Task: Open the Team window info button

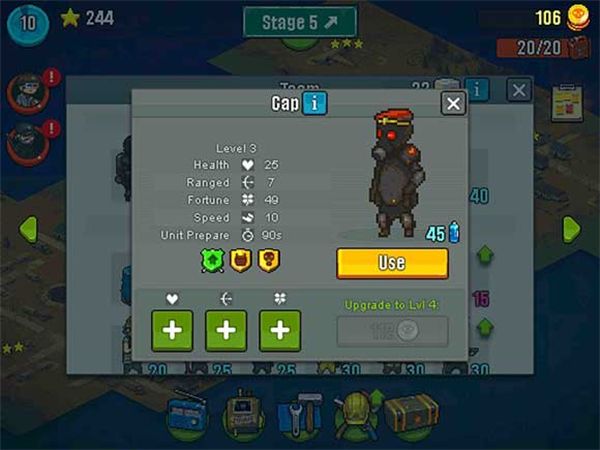Action: click(477, 90)
